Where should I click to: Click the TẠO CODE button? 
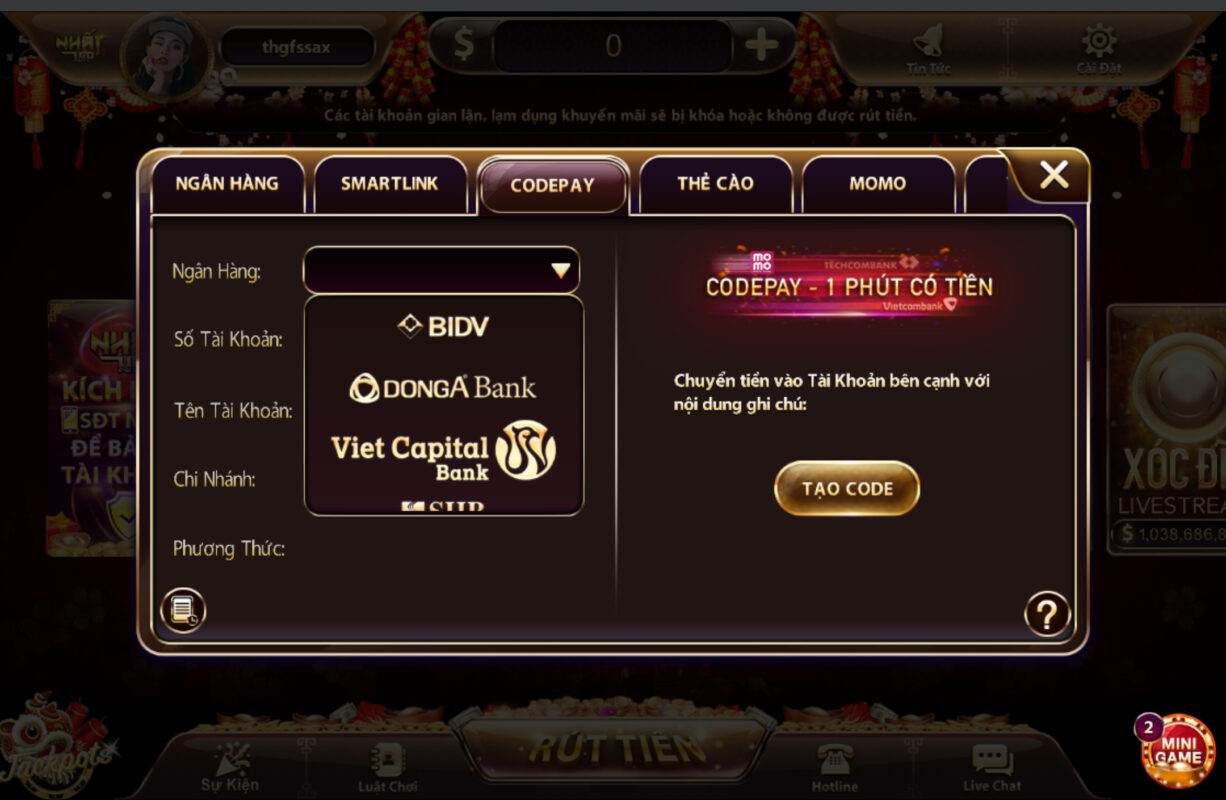[x=847, y=489]
